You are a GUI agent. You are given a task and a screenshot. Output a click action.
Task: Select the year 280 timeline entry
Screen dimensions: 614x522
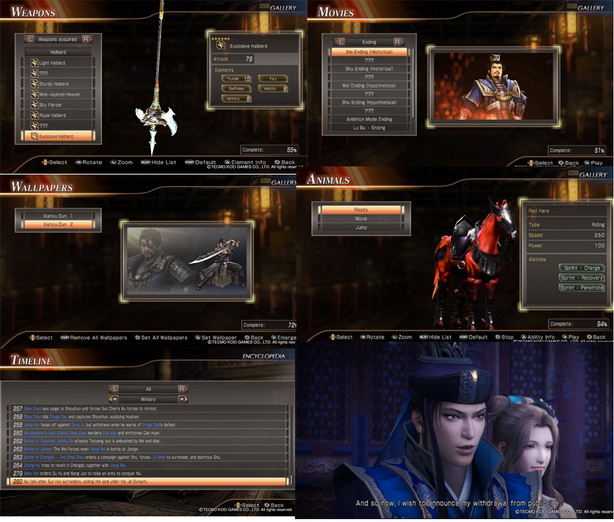[150, 480]
